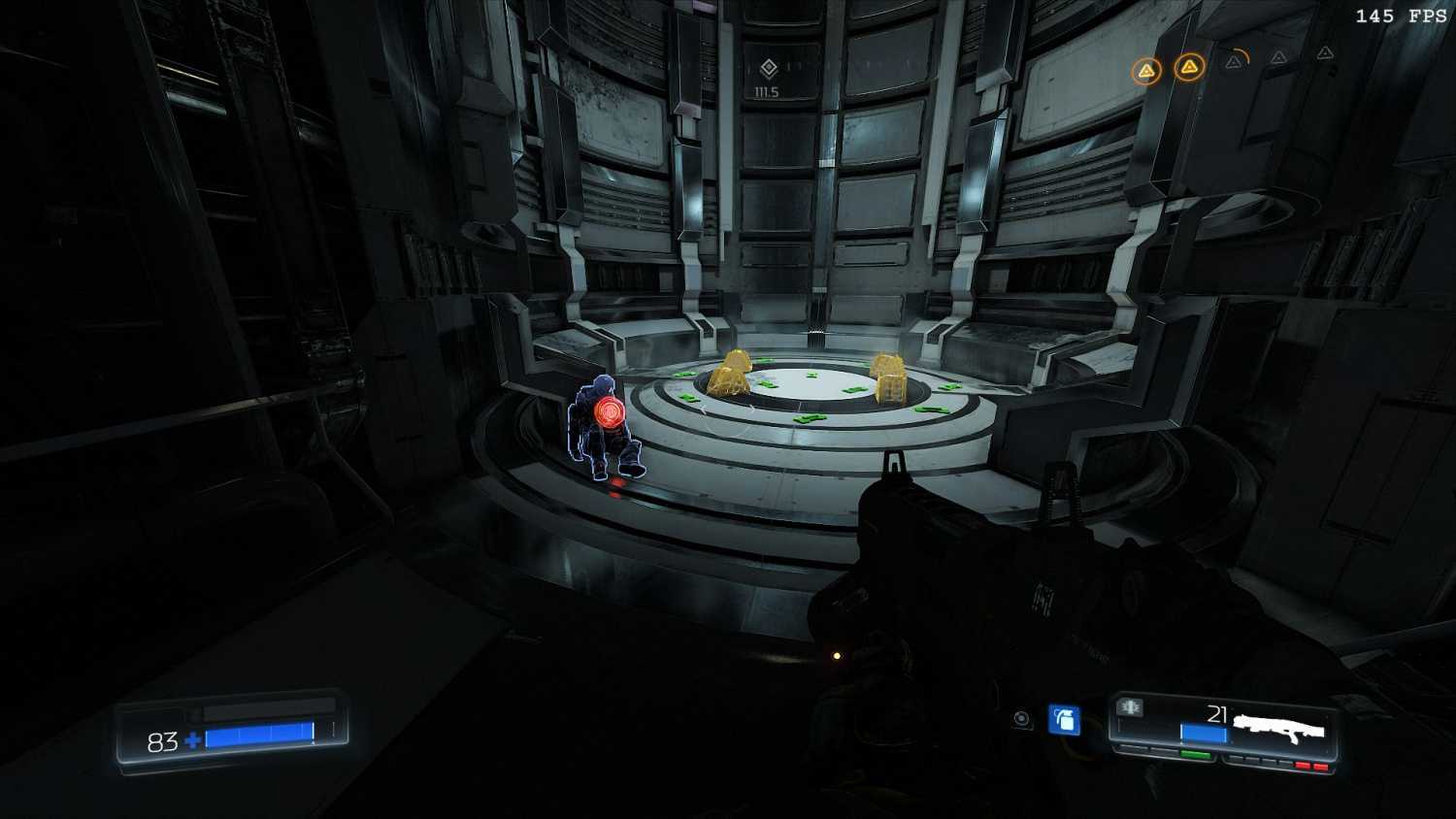Click the small circular equipment icon
Viewport: 1456px width, 819px height.
(1021, 719)
